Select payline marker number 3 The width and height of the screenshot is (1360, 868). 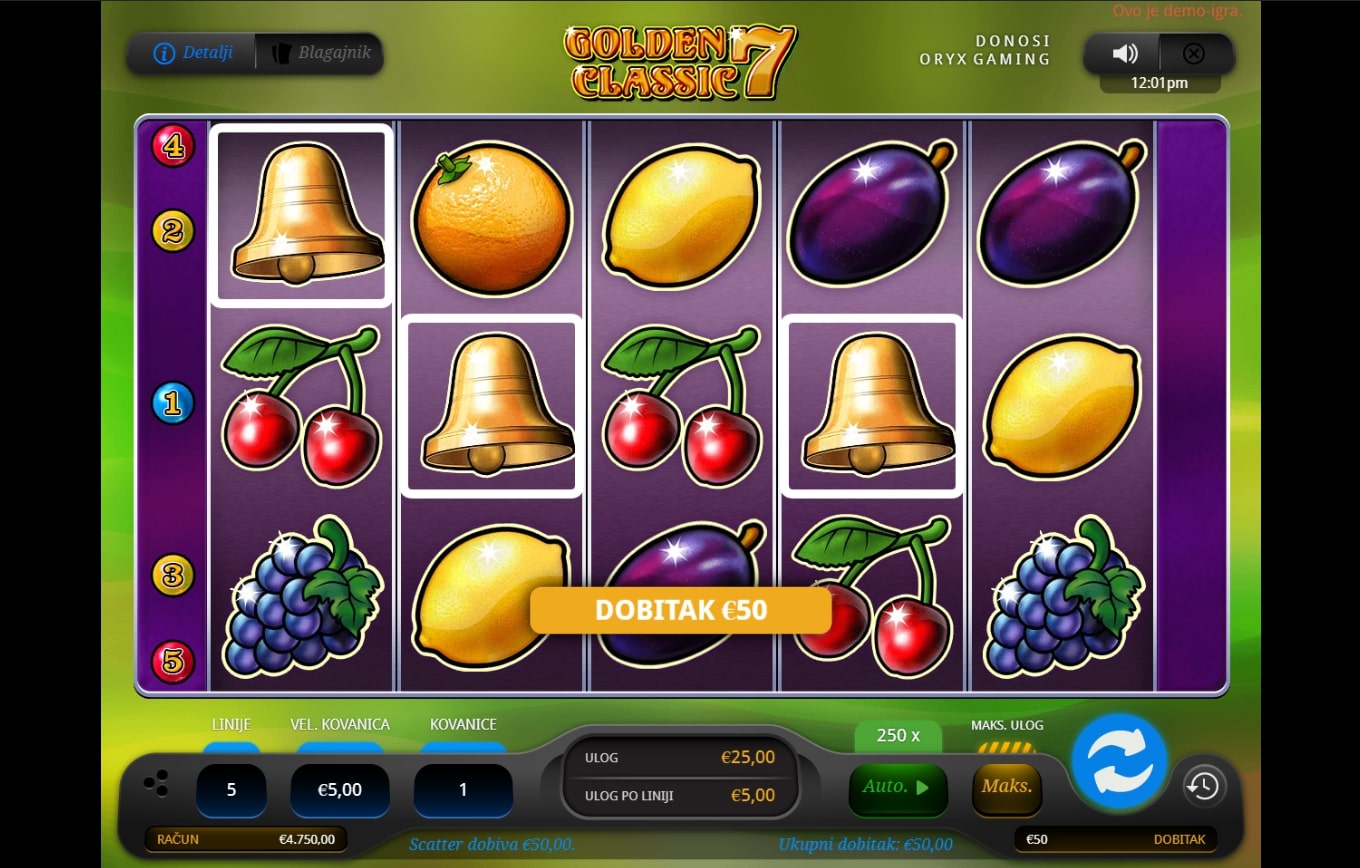point(173,575)
